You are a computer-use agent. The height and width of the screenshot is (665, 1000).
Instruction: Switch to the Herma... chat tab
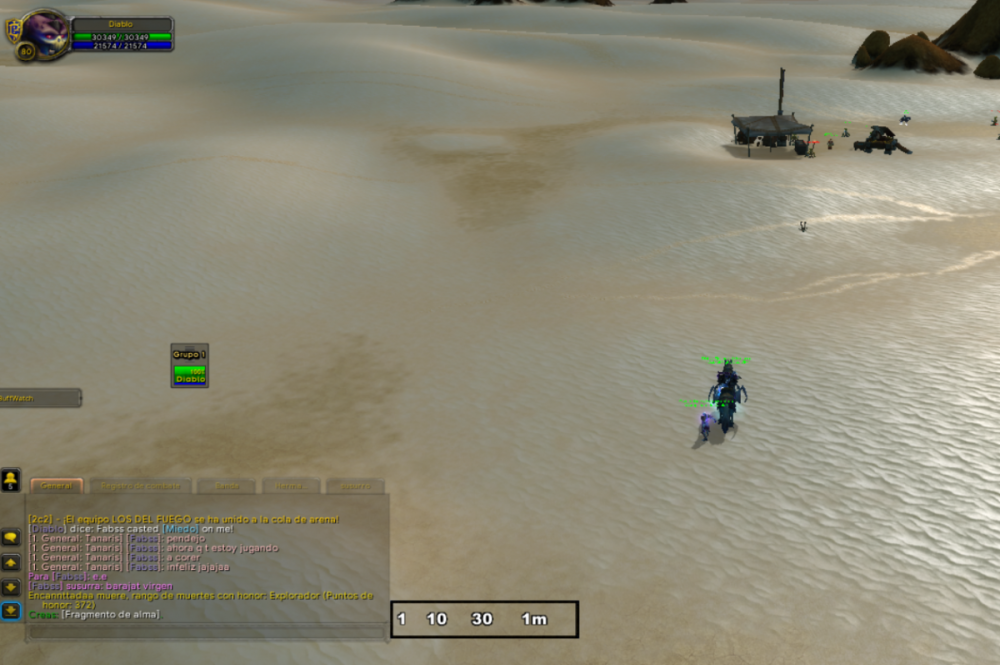click(290, 486)
